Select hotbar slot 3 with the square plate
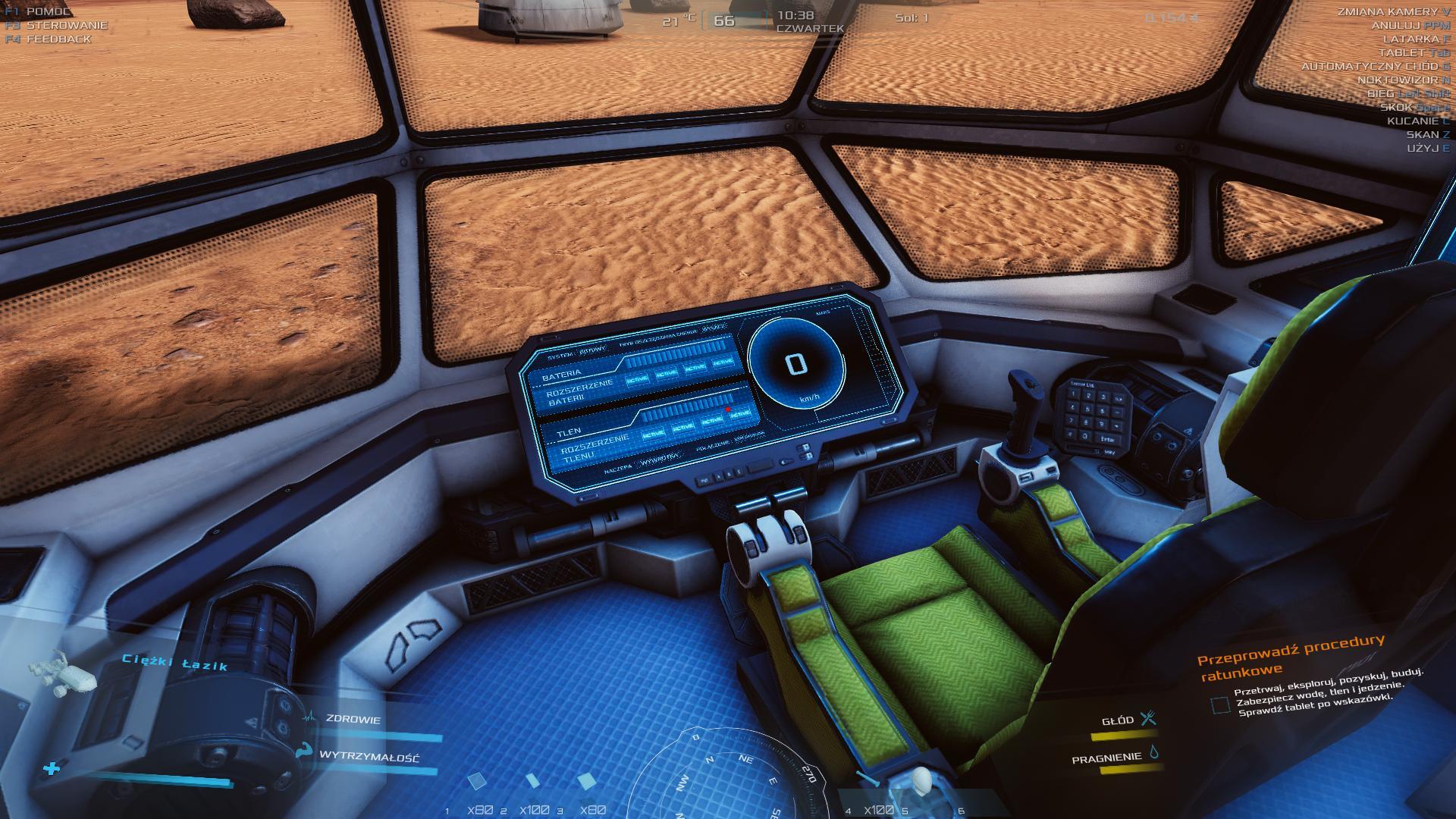Viewport: 1456px width, 819px height. 585,783
